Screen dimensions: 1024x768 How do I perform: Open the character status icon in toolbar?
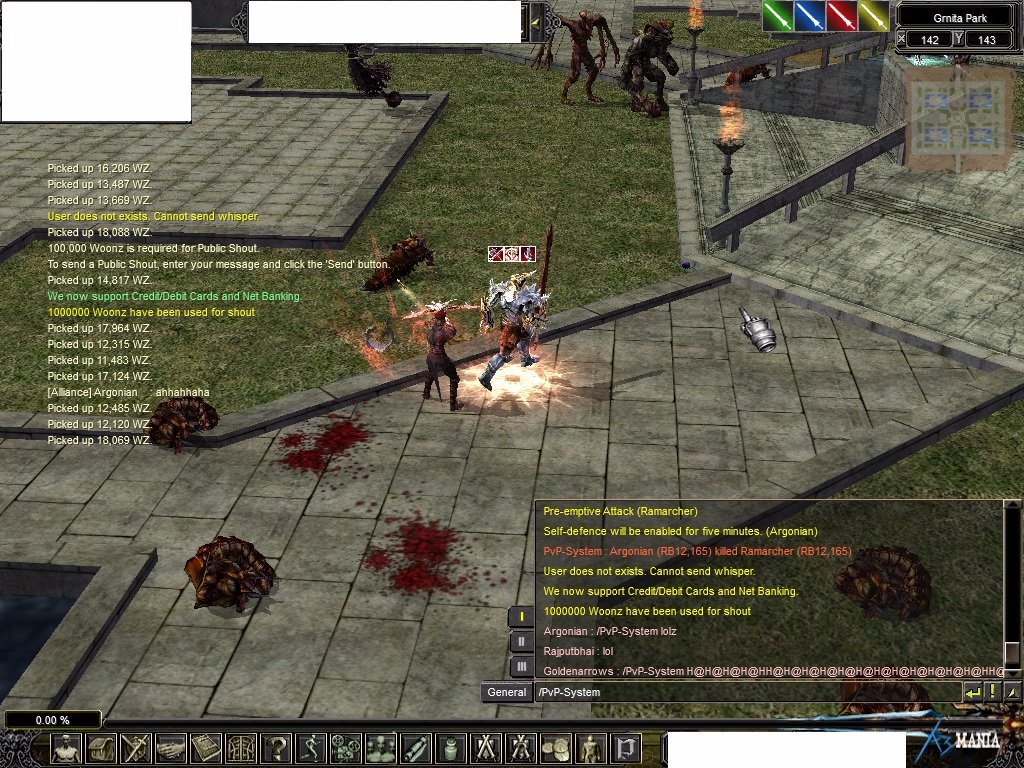[x=67, y=749]
